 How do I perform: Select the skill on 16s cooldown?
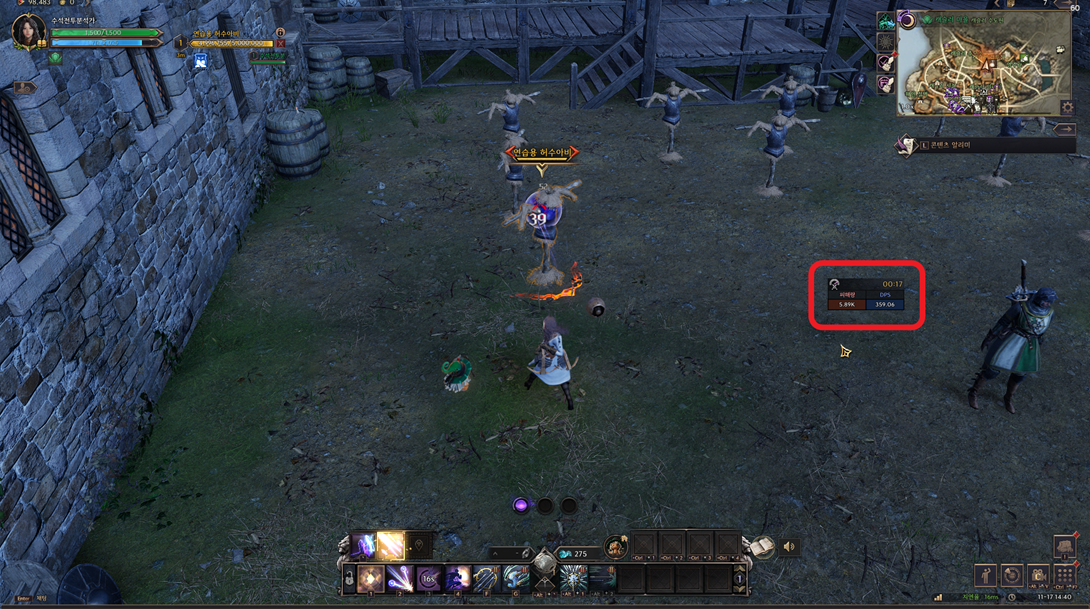tap(429, 578)
